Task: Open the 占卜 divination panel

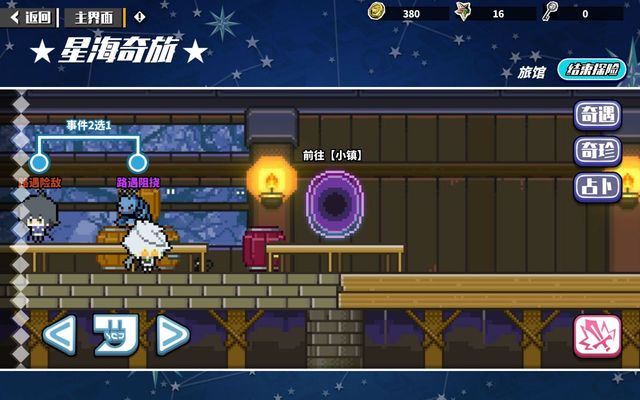Action: (x=597, y=186)
